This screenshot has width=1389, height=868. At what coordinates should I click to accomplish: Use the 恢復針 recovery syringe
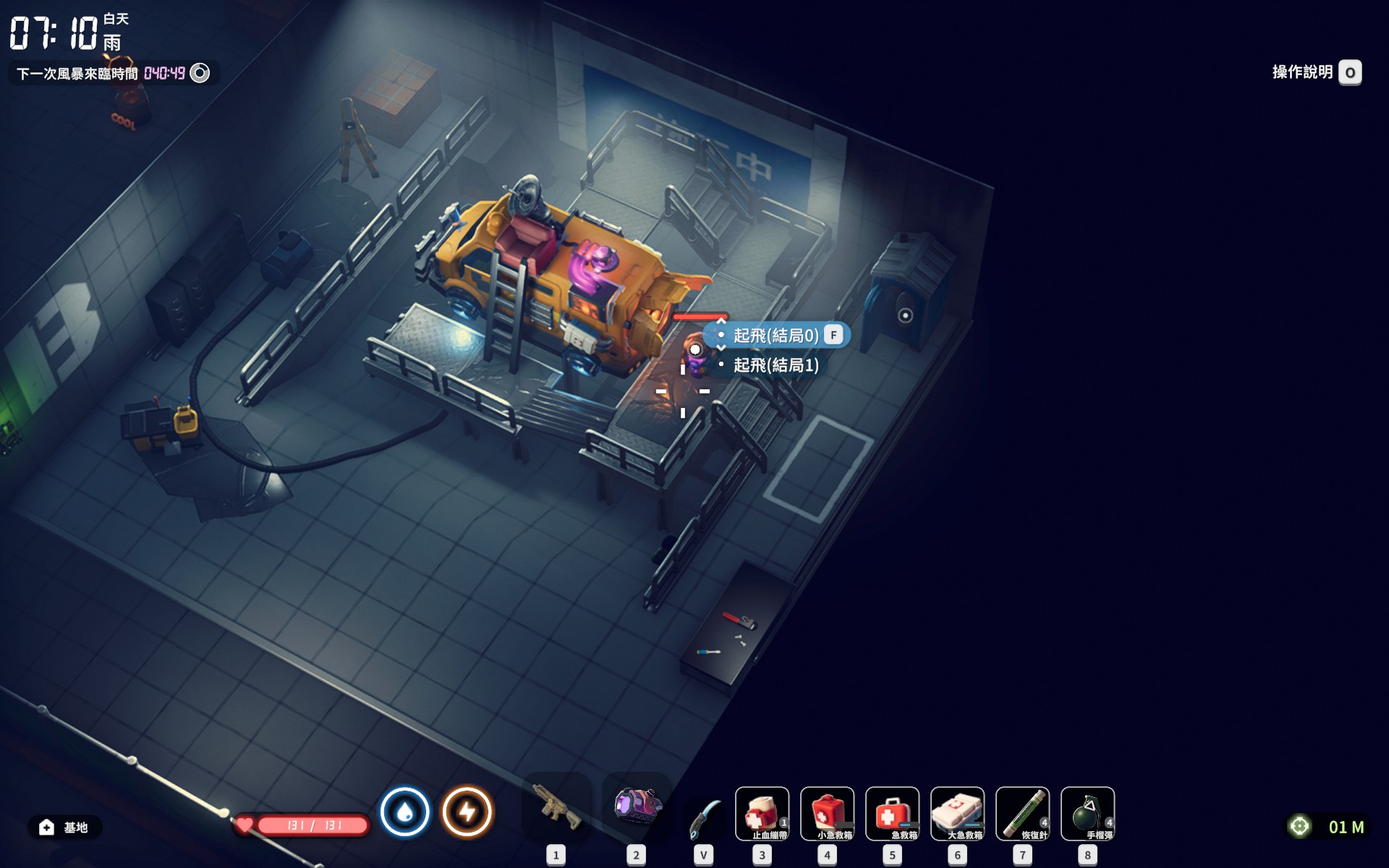(1022, 814)
